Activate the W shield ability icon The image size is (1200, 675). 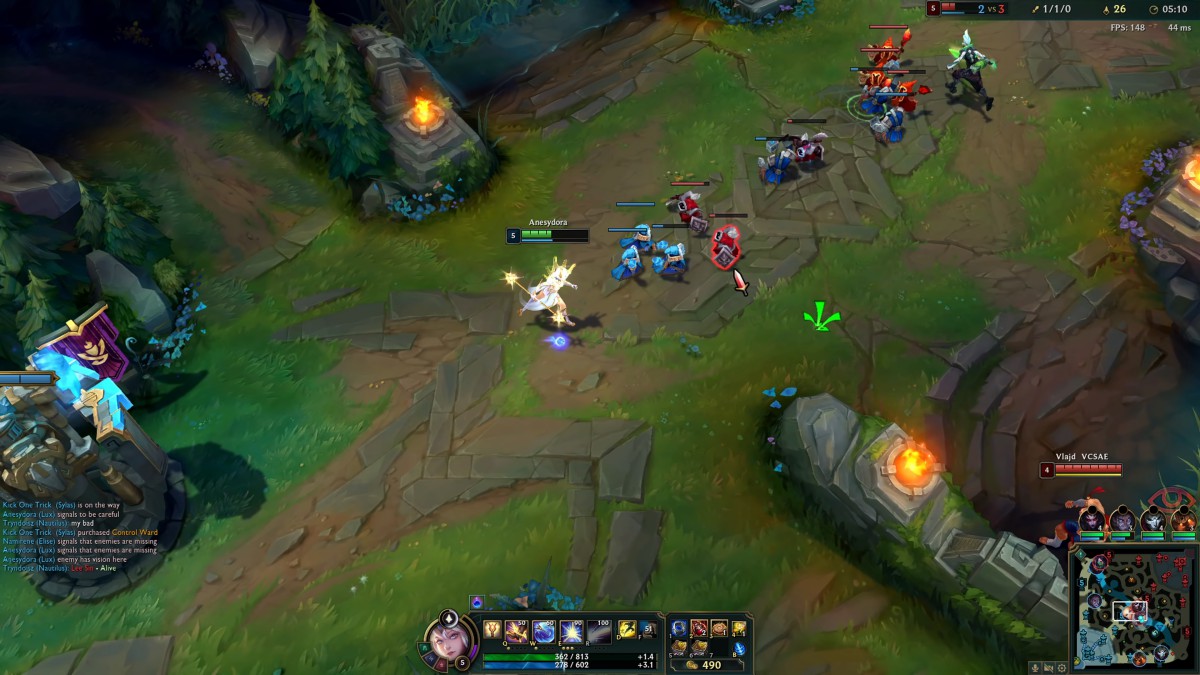(x=545, y=631)
